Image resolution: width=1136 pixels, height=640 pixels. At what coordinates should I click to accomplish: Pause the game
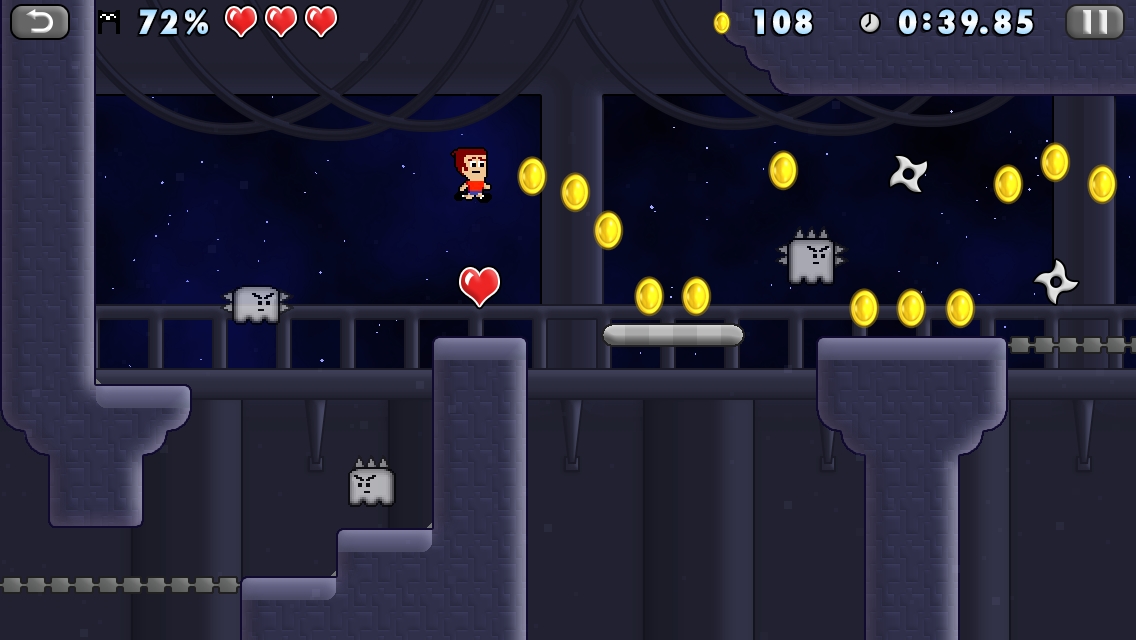pos(1094,22)
